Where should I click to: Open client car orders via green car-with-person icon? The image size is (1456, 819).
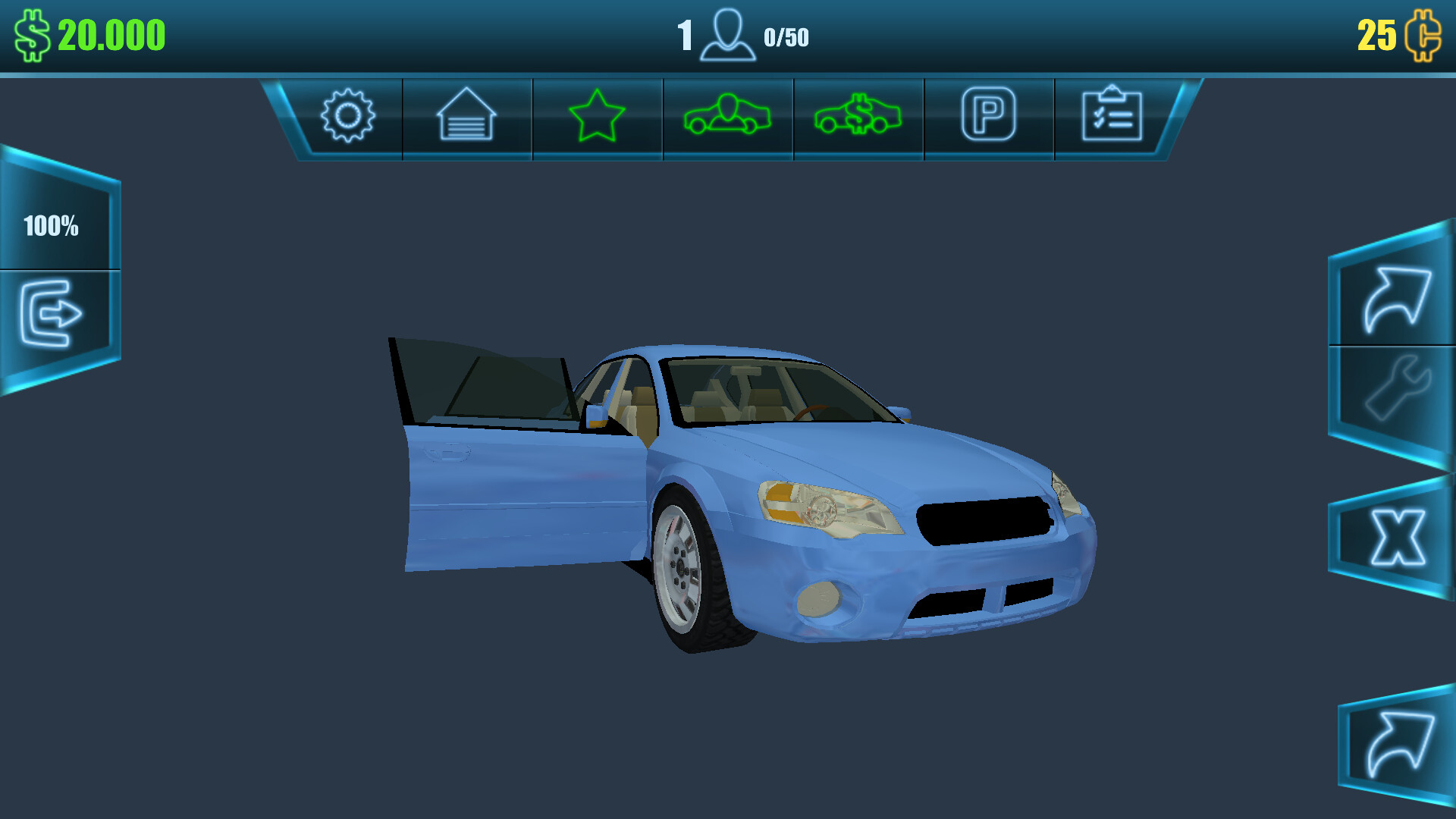(x=727, y=115)
